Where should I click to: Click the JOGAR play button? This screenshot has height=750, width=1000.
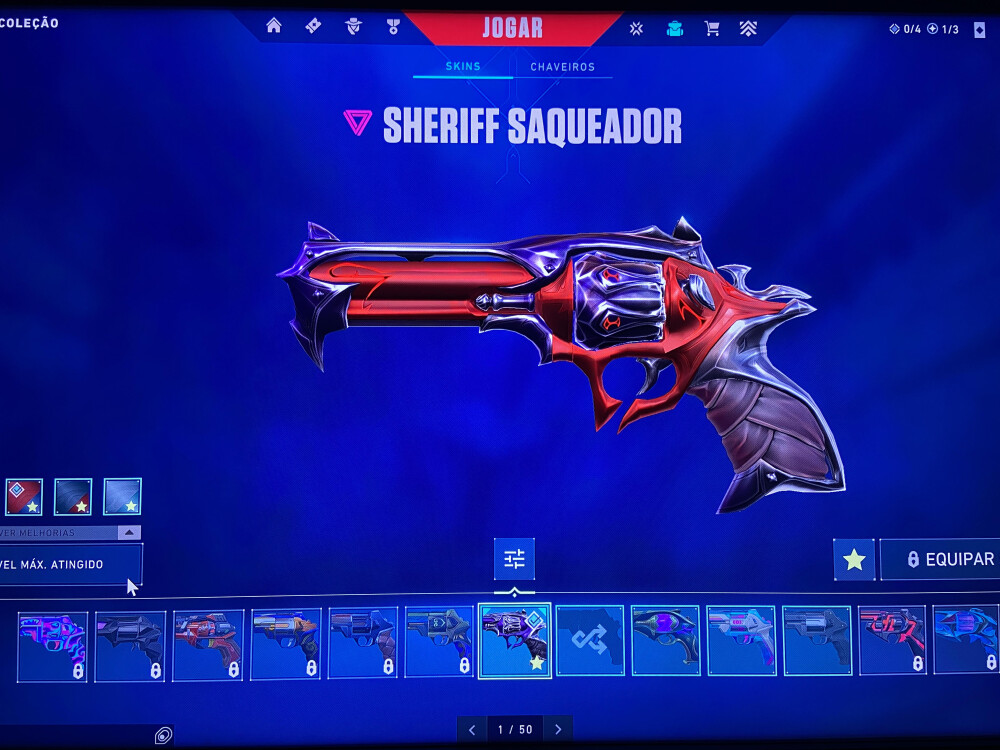pyautogui.click(x=512, y=27)
